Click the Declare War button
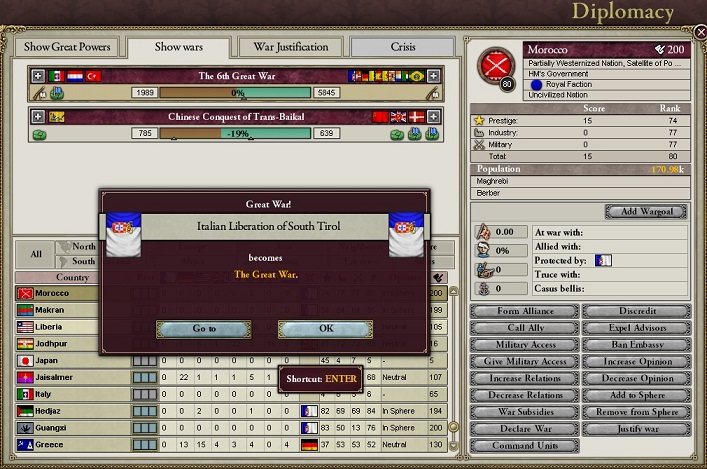 click(x=524, y=430)
